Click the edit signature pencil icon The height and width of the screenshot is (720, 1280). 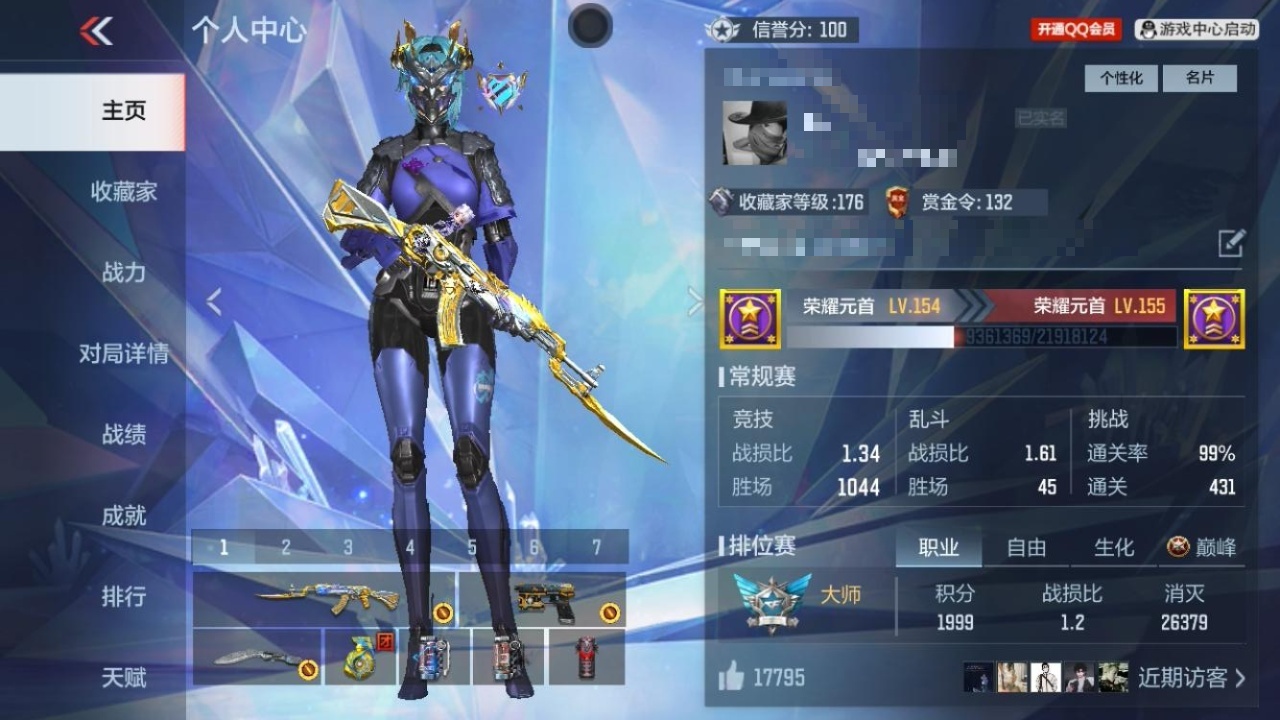[1231, 243]
